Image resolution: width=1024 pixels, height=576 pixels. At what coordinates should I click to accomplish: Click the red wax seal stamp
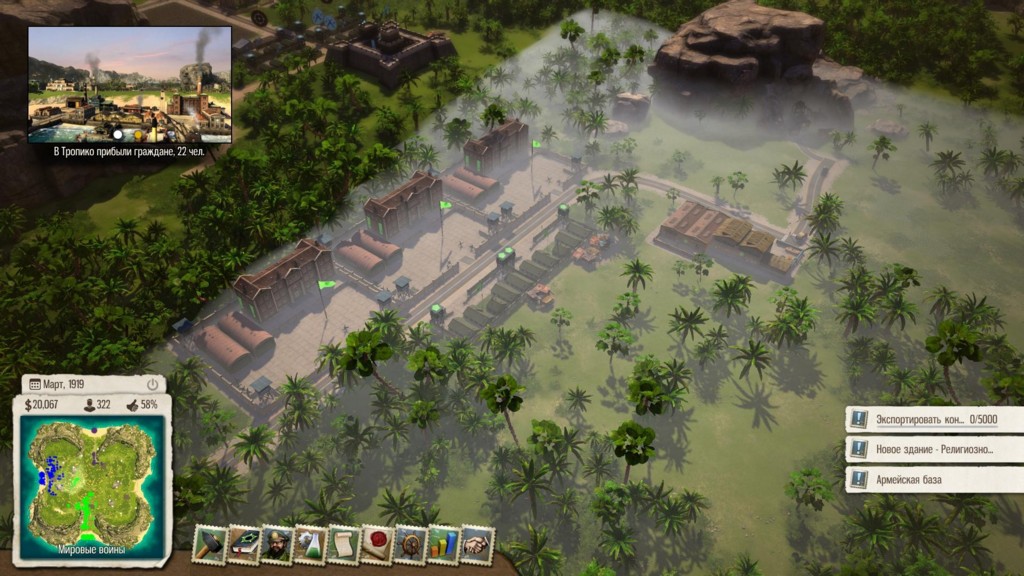pos(377,544)
